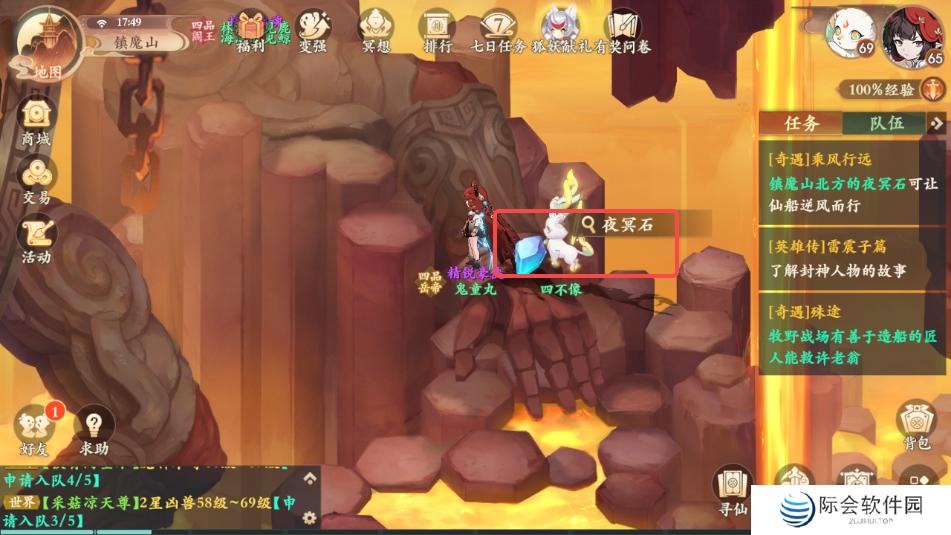Open the red-haired character portrait
The height and width of the screenshot is (535, 951).
pos(915,35)
